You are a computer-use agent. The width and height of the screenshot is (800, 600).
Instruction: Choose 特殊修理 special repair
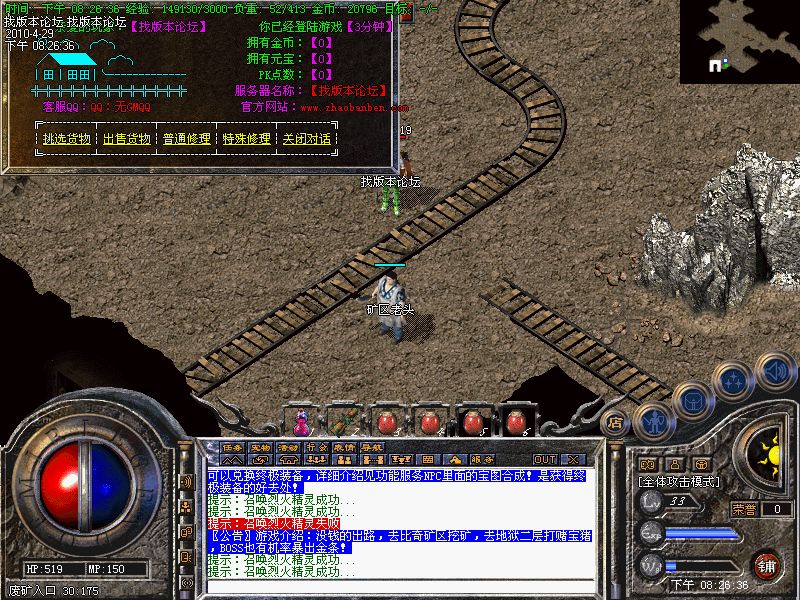point(246,139)
